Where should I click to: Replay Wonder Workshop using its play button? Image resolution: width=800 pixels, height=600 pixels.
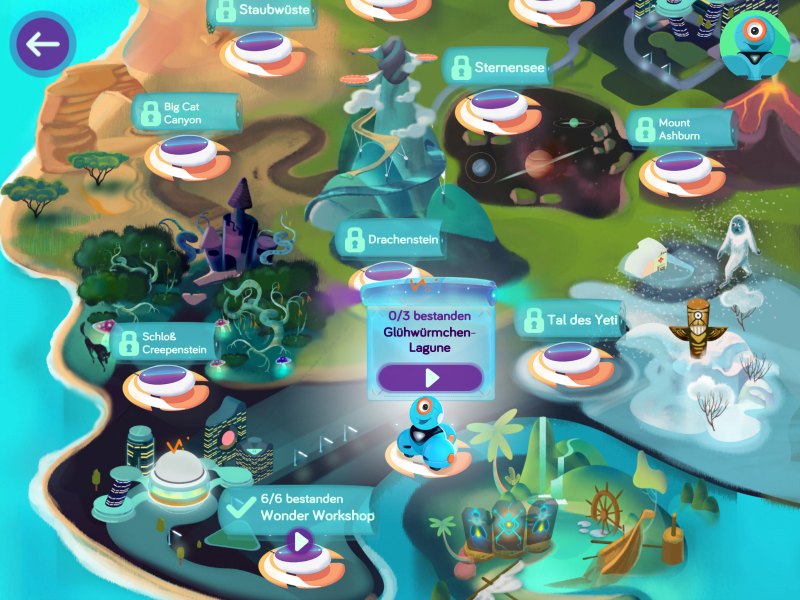299,544
